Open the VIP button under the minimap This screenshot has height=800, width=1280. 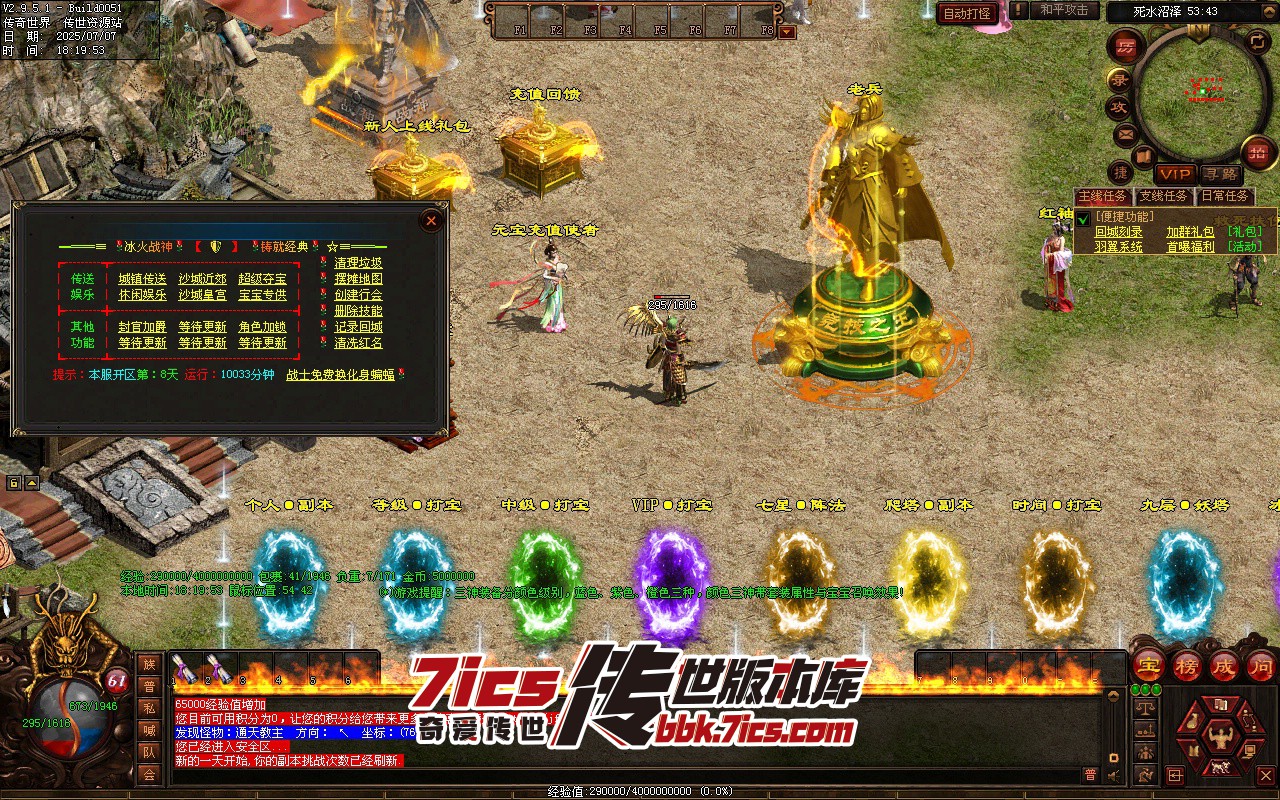(x=1175, y=174)
